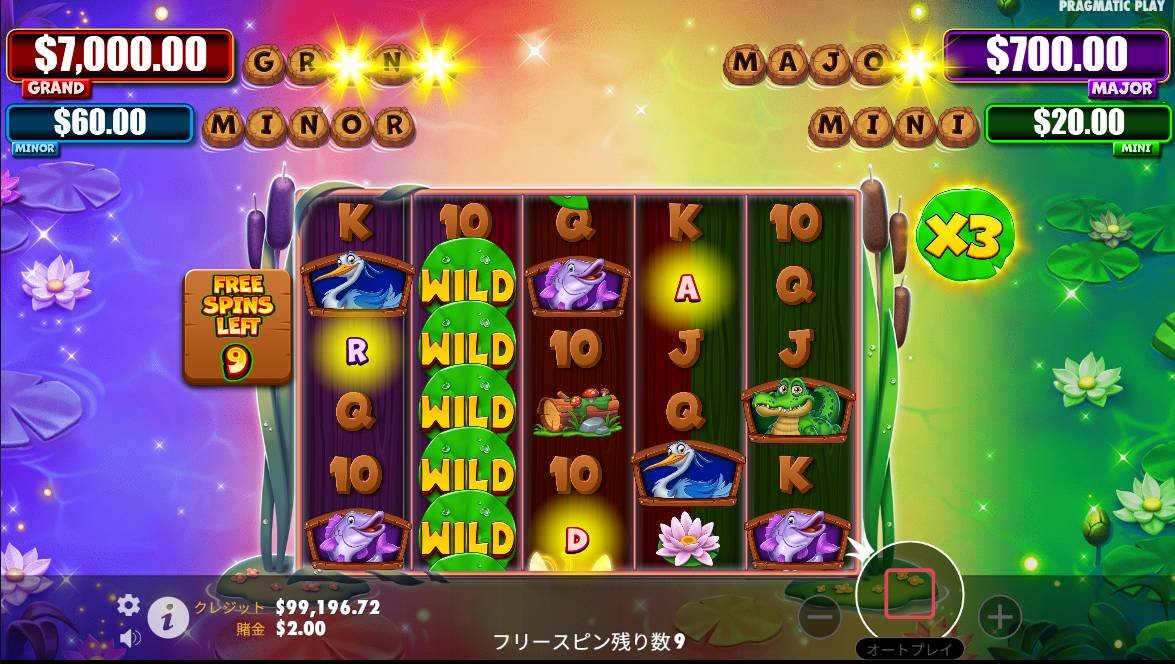
Task: Toggle the sound speaker icon
Action: tap(129, 637)
